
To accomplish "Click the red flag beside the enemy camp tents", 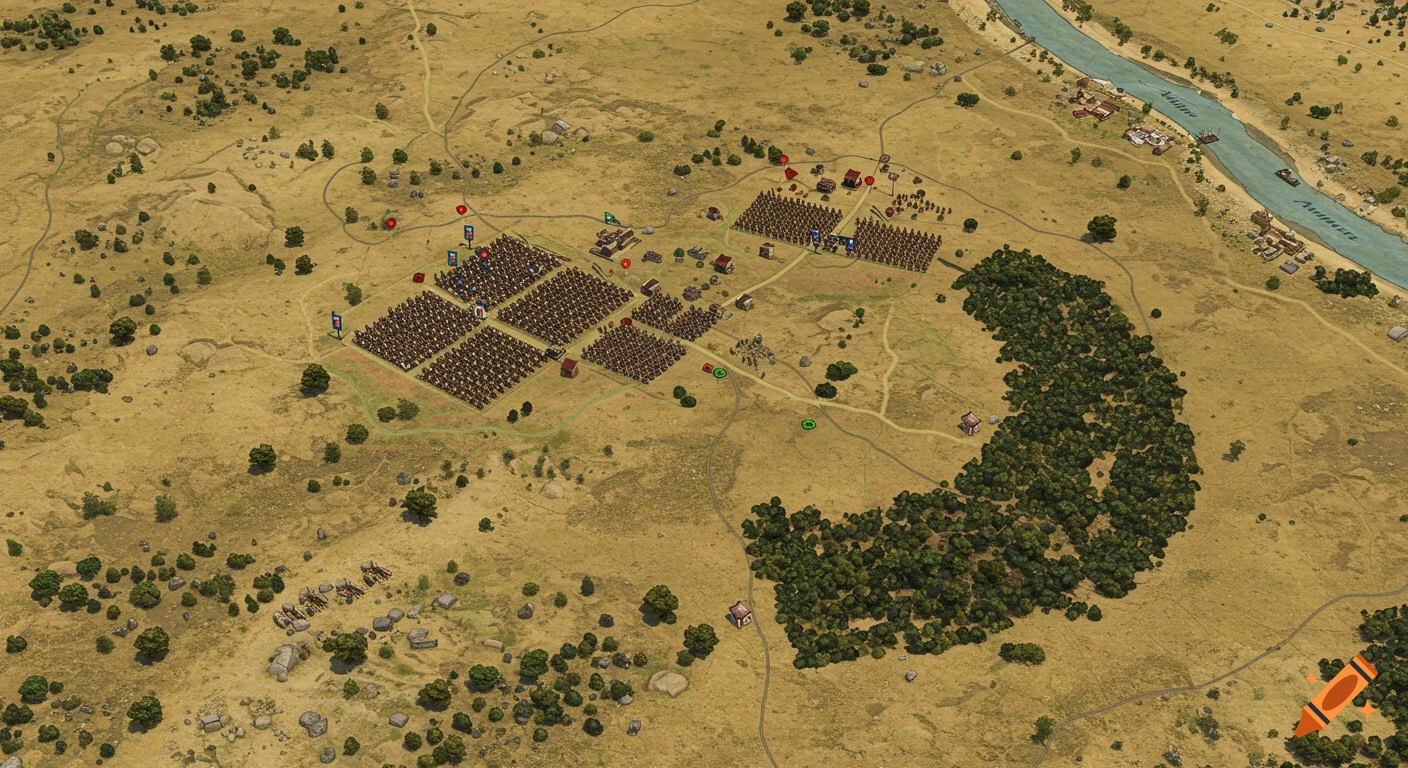I will 791,173.
